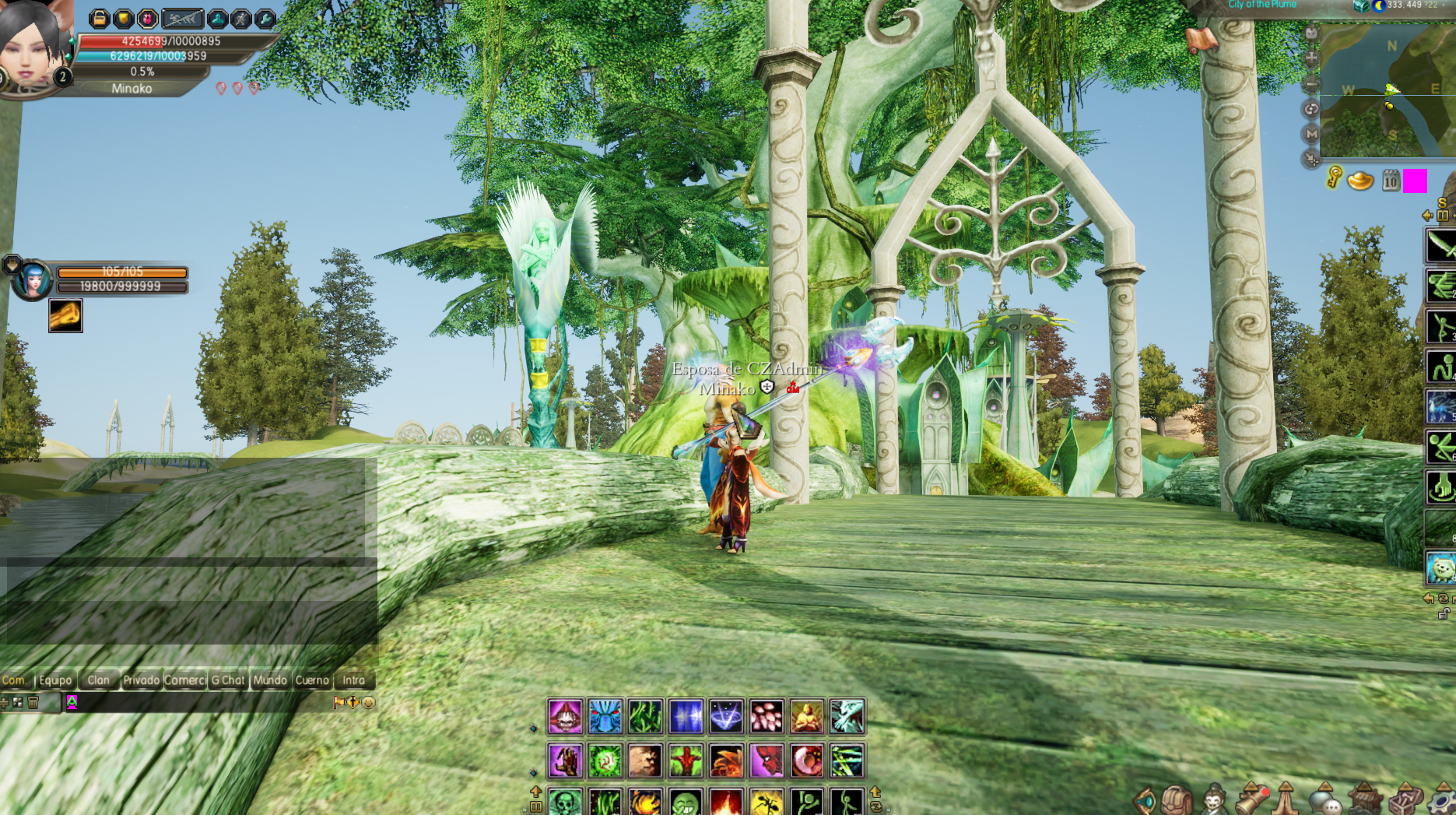
Task: Activate the purple clawed hand skill
Action: tap(565, 761)
